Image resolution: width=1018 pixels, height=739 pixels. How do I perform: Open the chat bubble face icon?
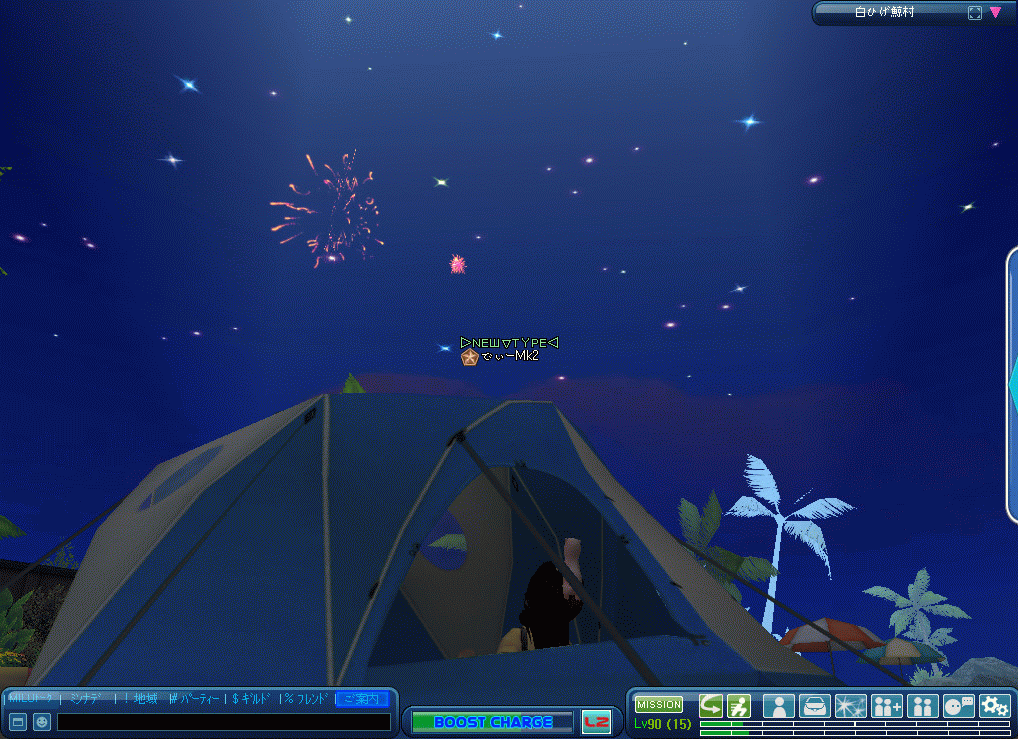tap(959, 706)
